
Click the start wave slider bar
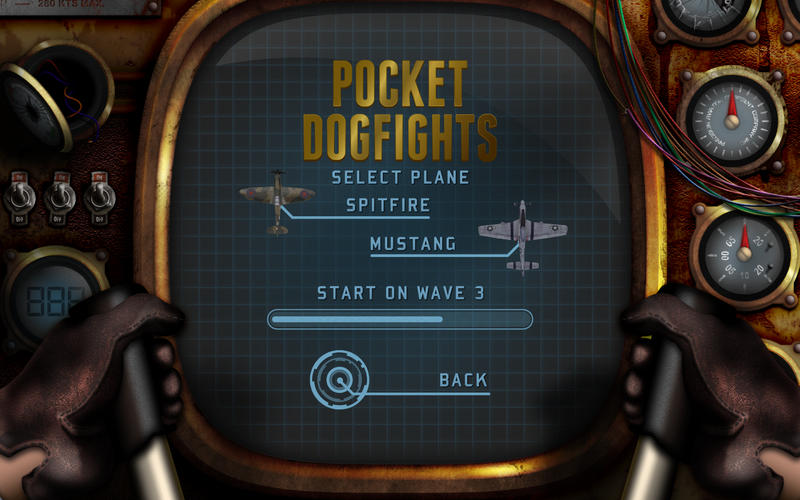tap(399, 319)
